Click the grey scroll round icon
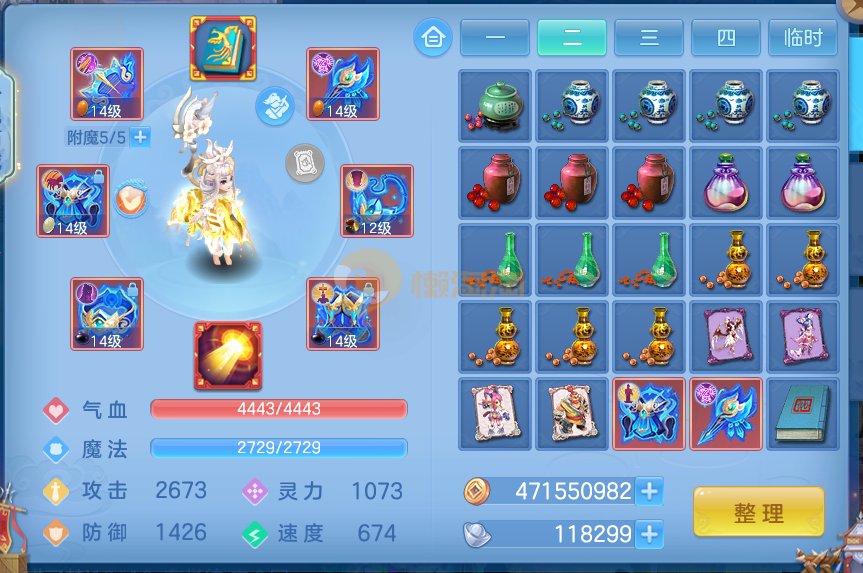Image resolution: width=863 pixels, height=573 pixels. point(305,163)
